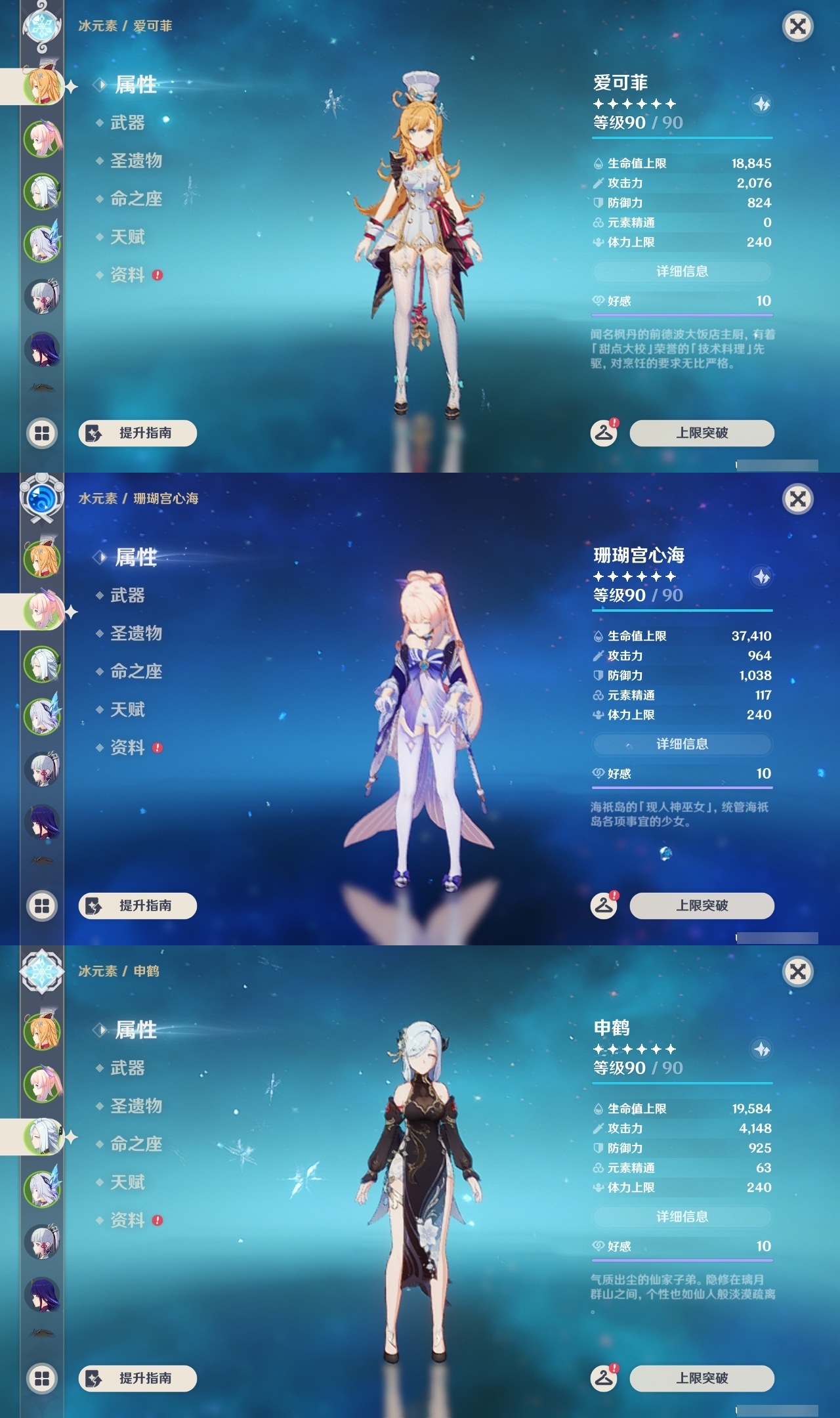The width and height of the screenshot is (840, 1418).
Task: Open the party overview grid icon
Action: click(x=41, y=431)
